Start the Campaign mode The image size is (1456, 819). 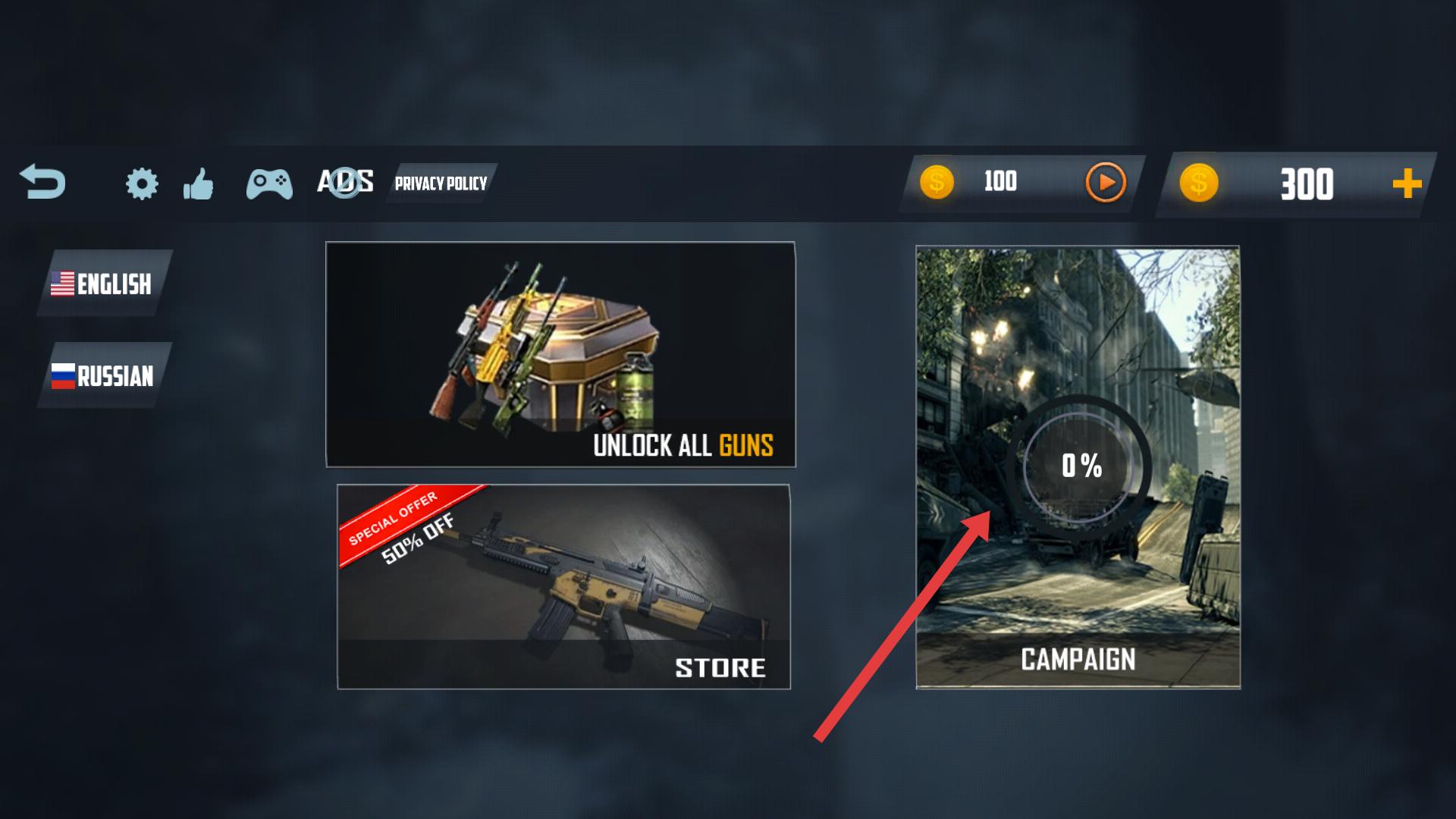click(x=1078, y=467)
